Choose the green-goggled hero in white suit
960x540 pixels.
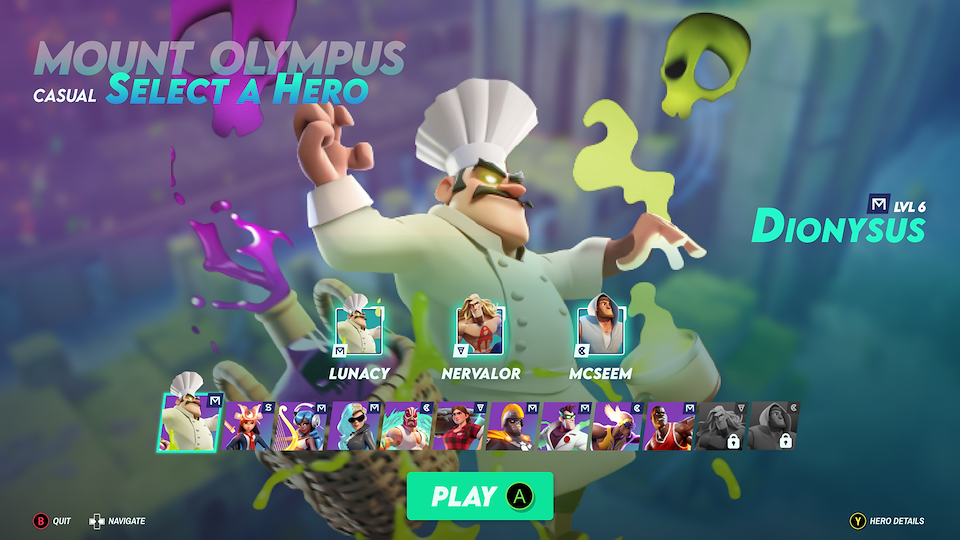point(567,427)
